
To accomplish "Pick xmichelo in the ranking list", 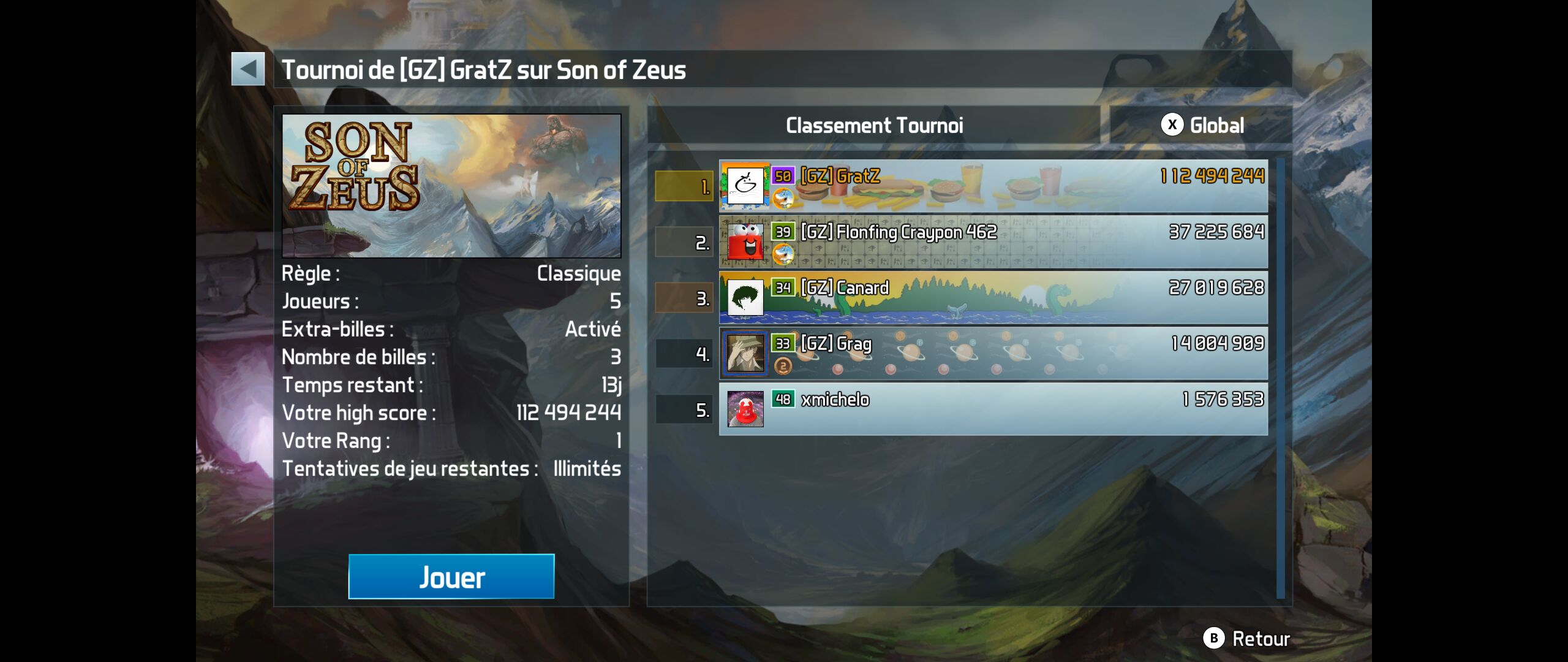I will pyautogui.click(x=993, y=409).
